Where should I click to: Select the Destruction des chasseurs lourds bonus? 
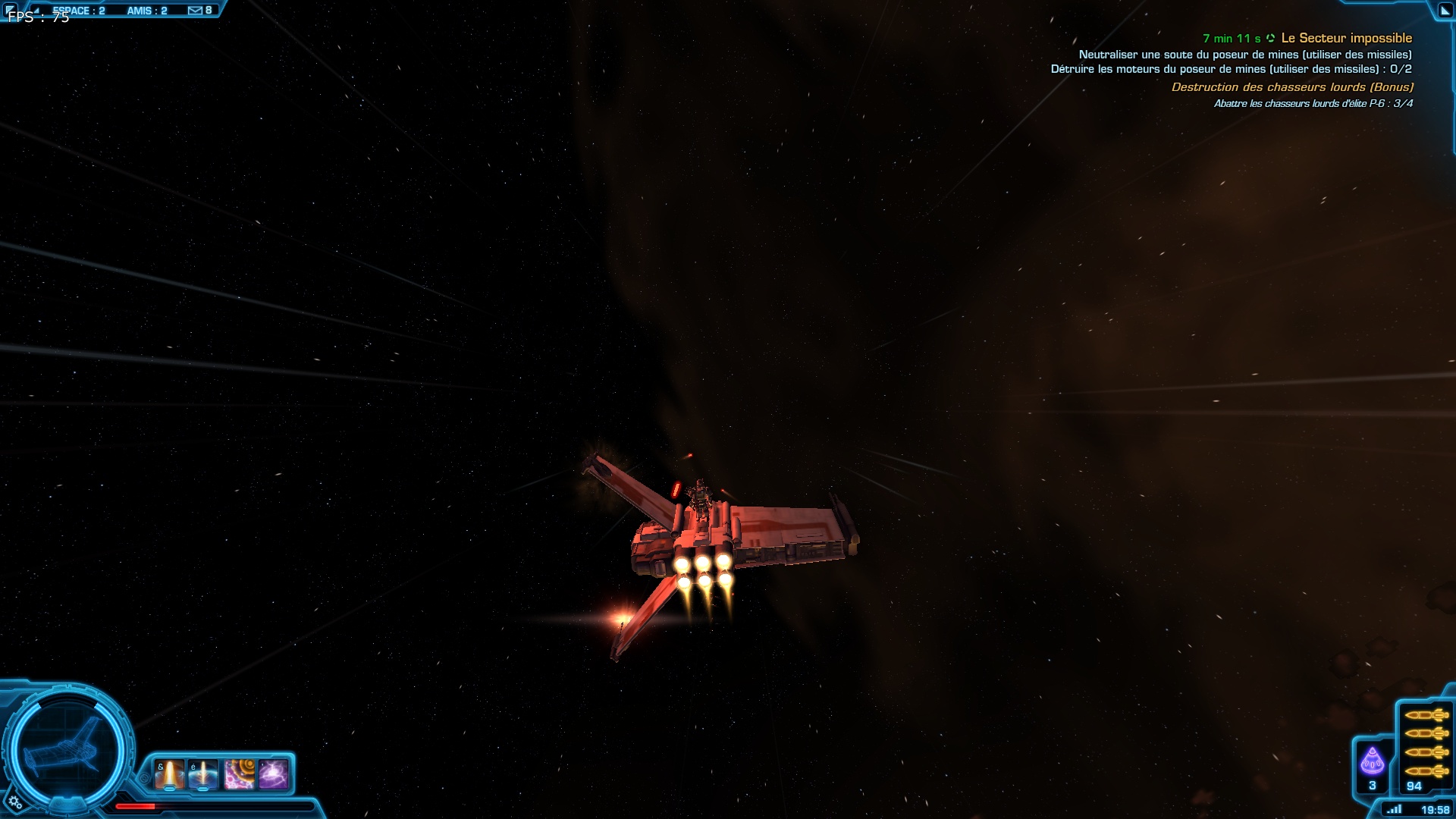1292,87
